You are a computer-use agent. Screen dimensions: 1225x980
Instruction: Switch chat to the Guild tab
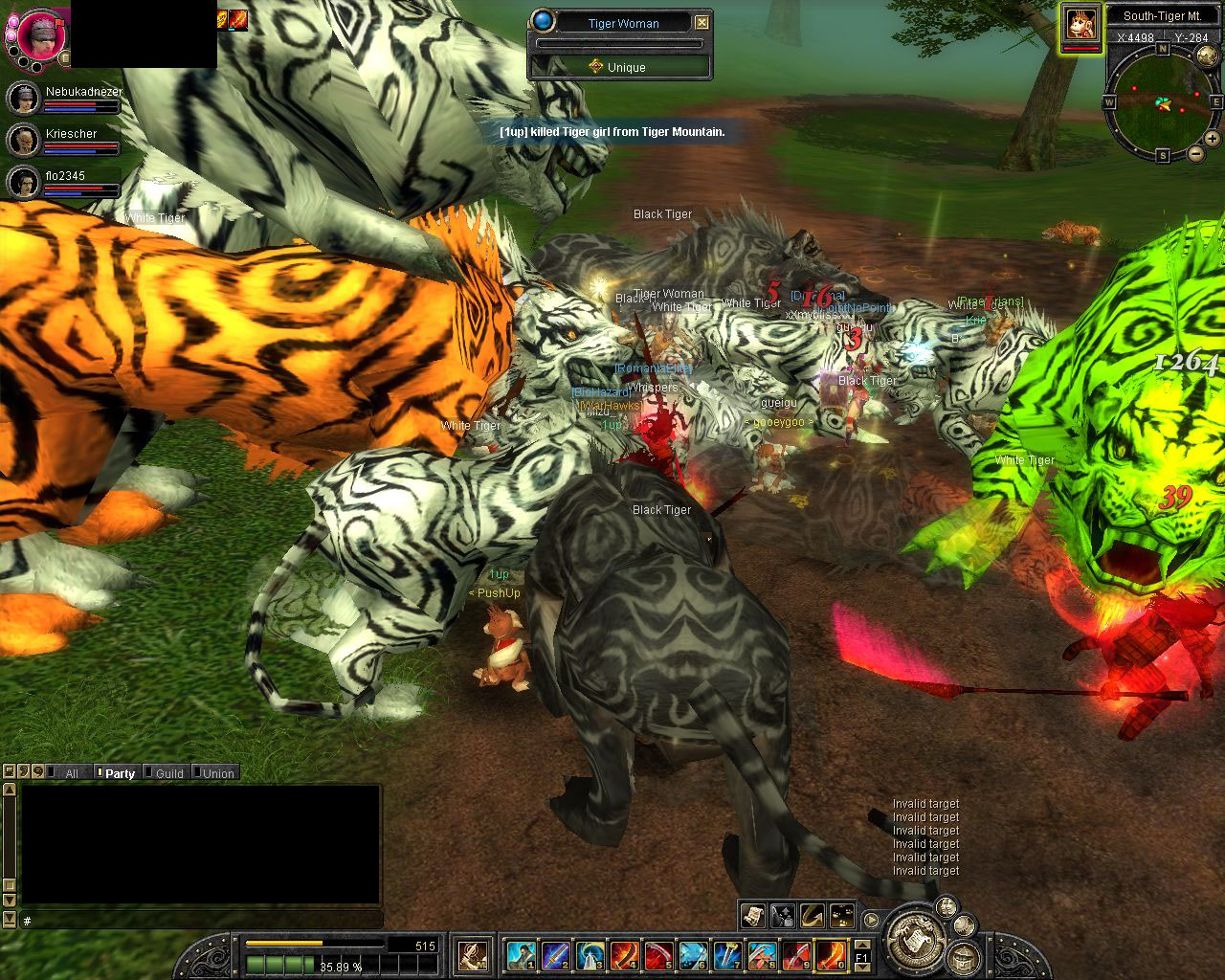168,773
